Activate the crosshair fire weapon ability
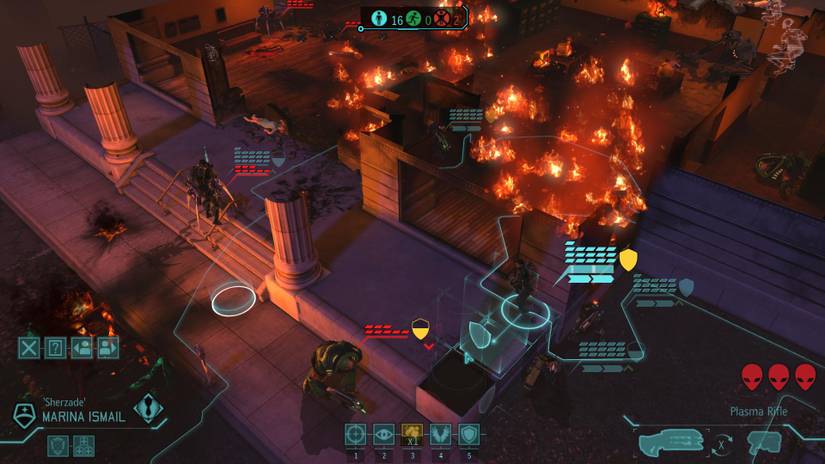 (355, 435)
